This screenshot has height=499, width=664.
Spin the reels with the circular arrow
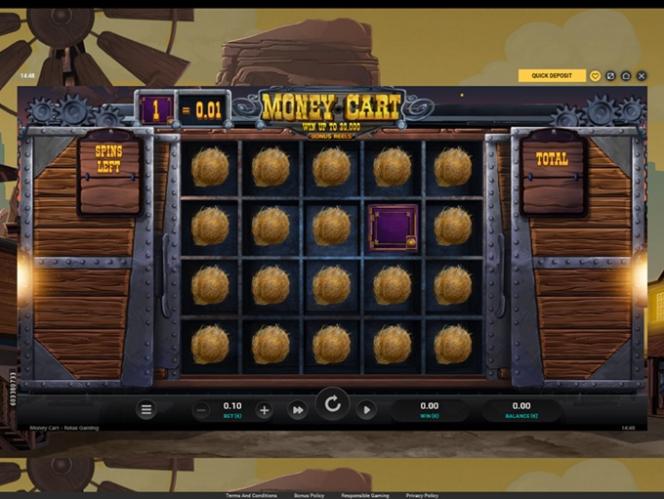point(332,406)
